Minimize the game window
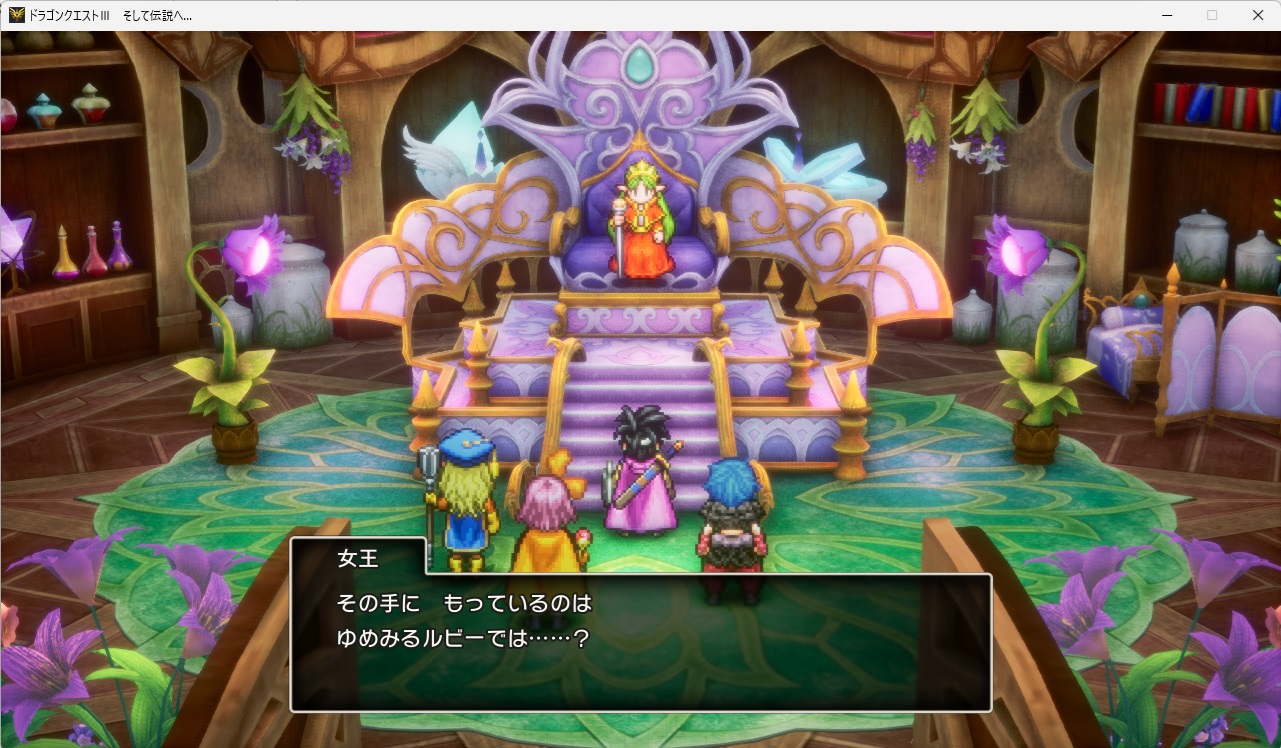 [x=1166, y=15]
